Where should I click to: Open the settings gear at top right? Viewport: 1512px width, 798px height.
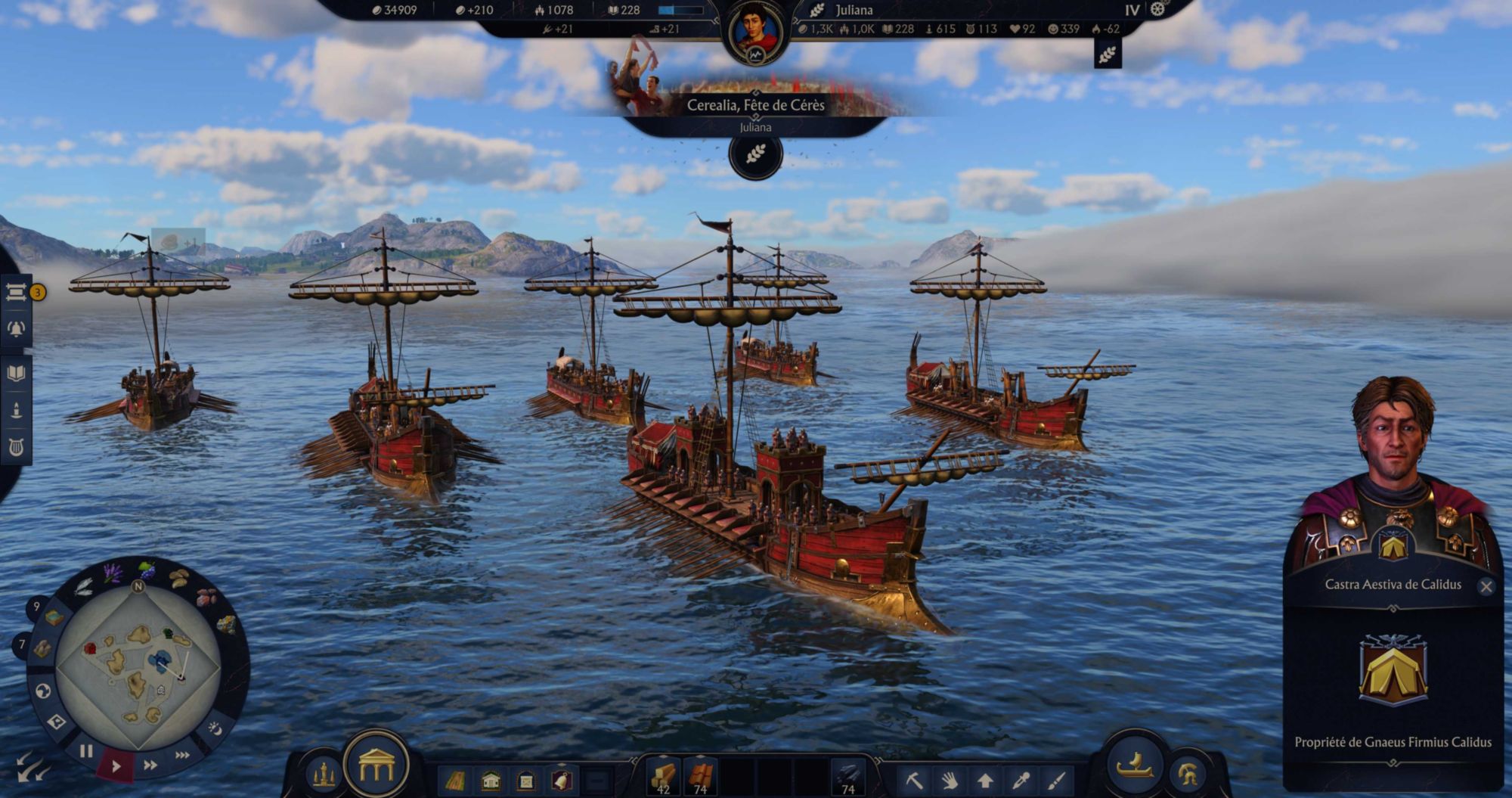1157,10
